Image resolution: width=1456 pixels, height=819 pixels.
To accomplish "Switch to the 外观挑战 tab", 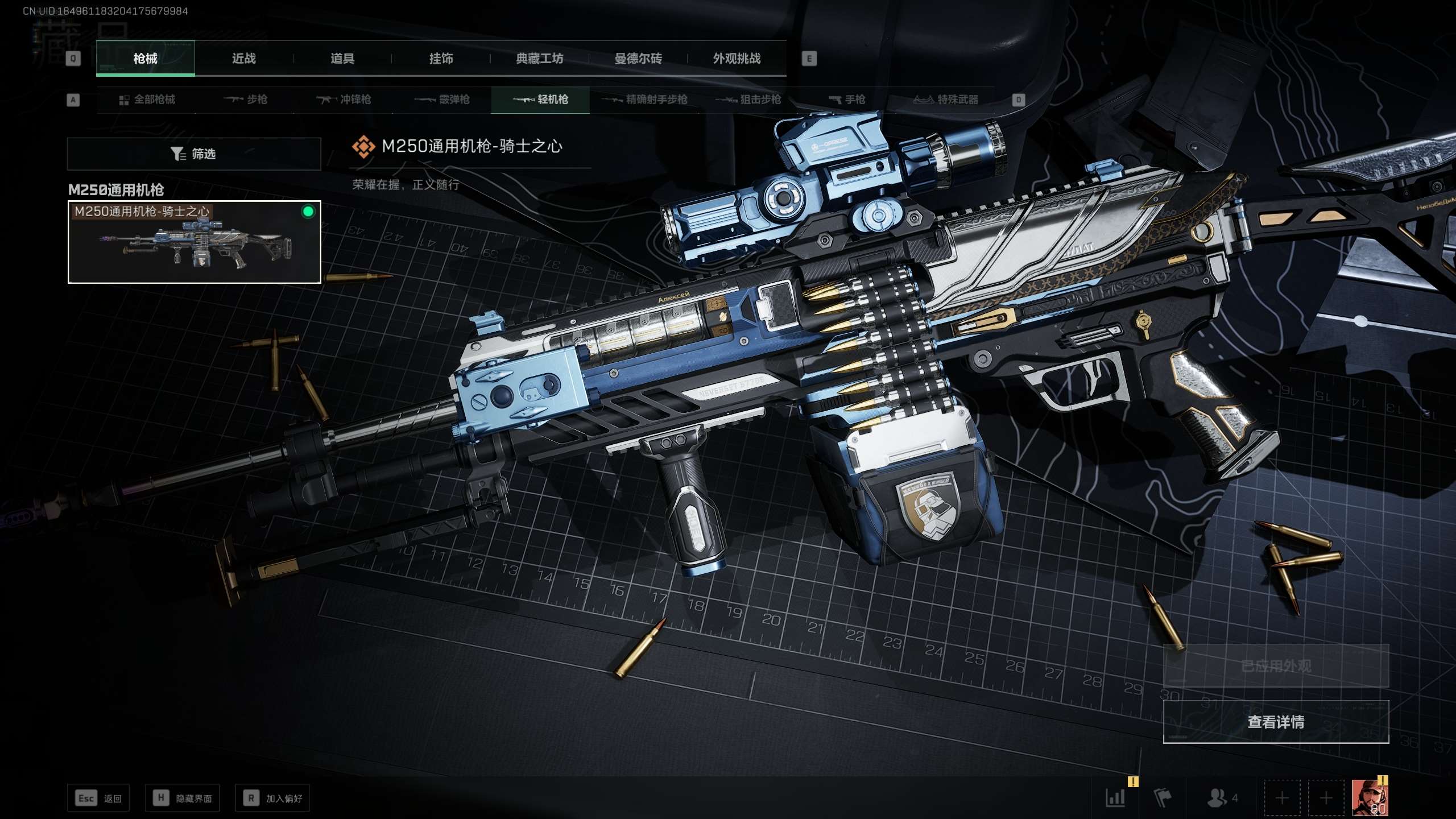I will (737, 59).
